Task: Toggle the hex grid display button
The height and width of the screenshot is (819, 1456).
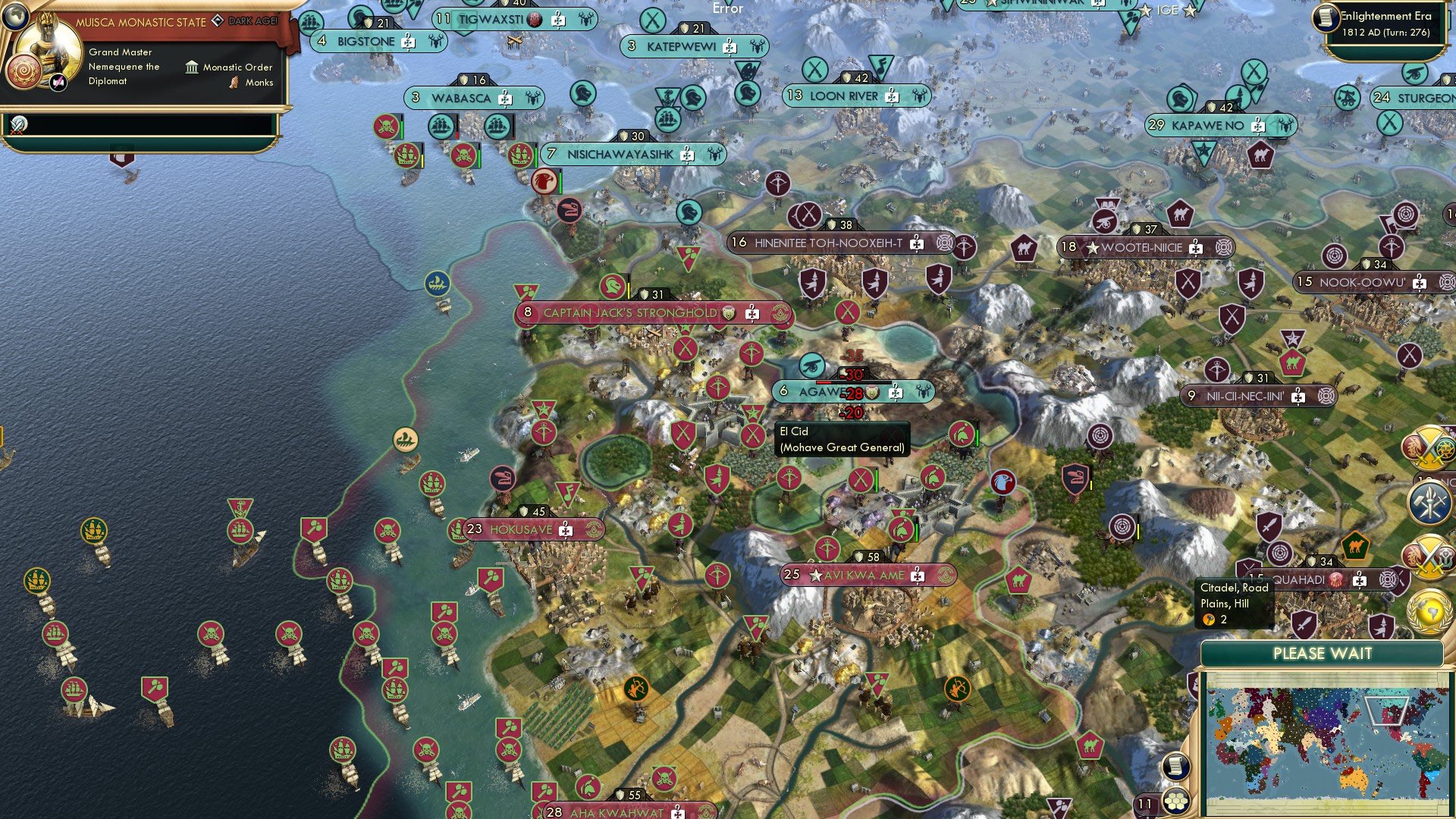Action: pyautogui.click(x=1176, y=801)
